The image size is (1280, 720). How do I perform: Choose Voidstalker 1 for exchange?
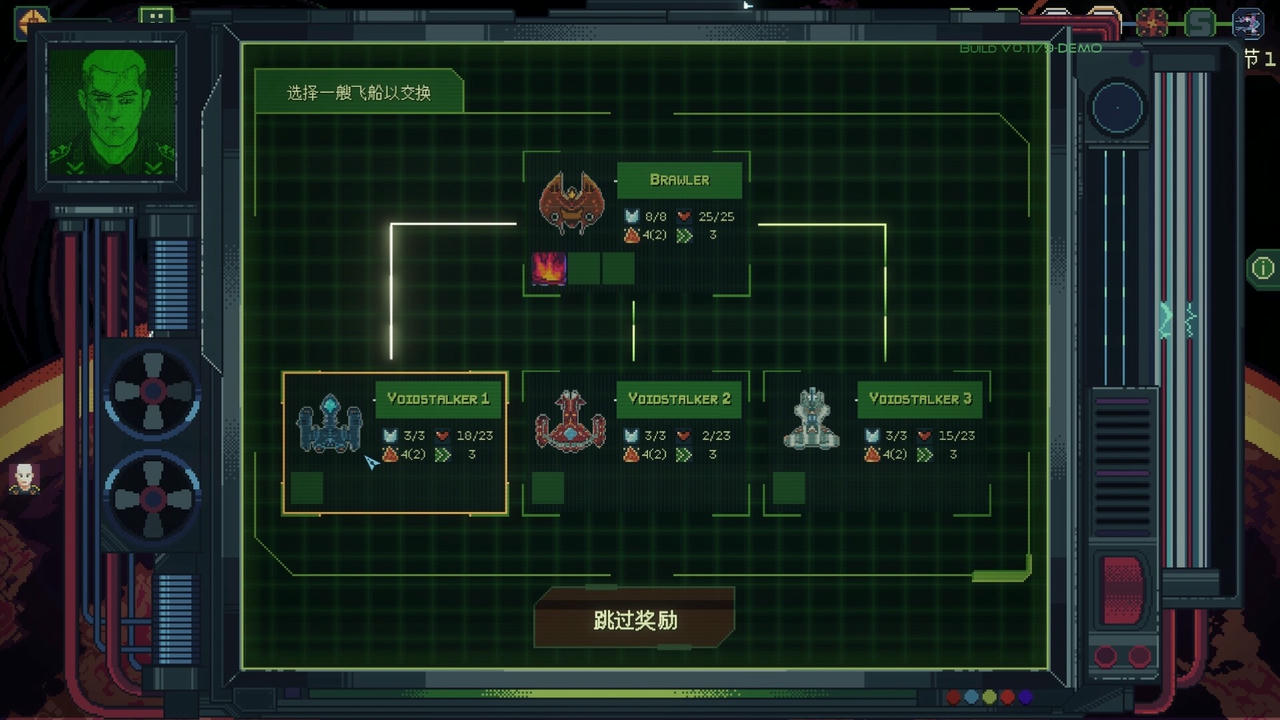pyautogui.click(x=395, y=442)
